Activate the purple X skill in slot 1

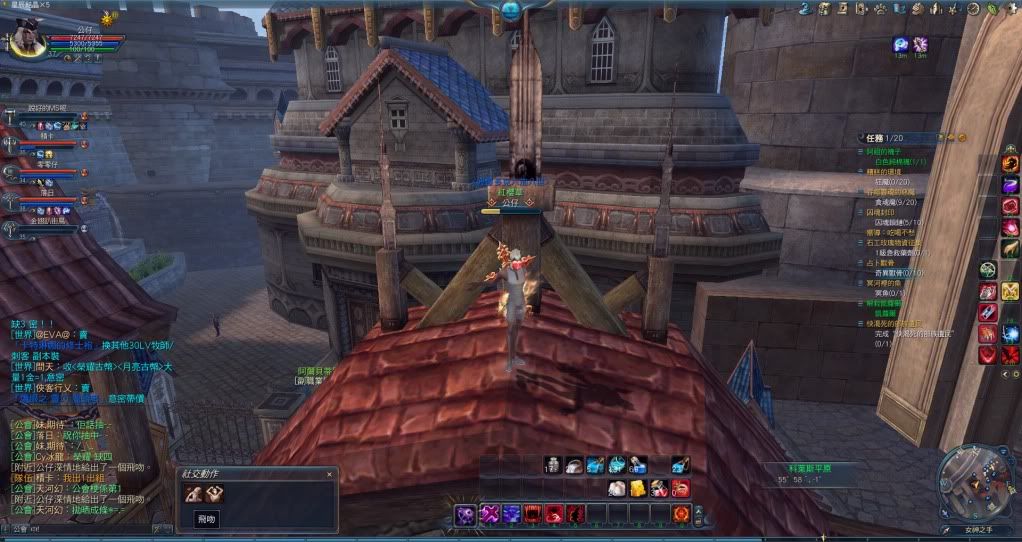(491, 514)
